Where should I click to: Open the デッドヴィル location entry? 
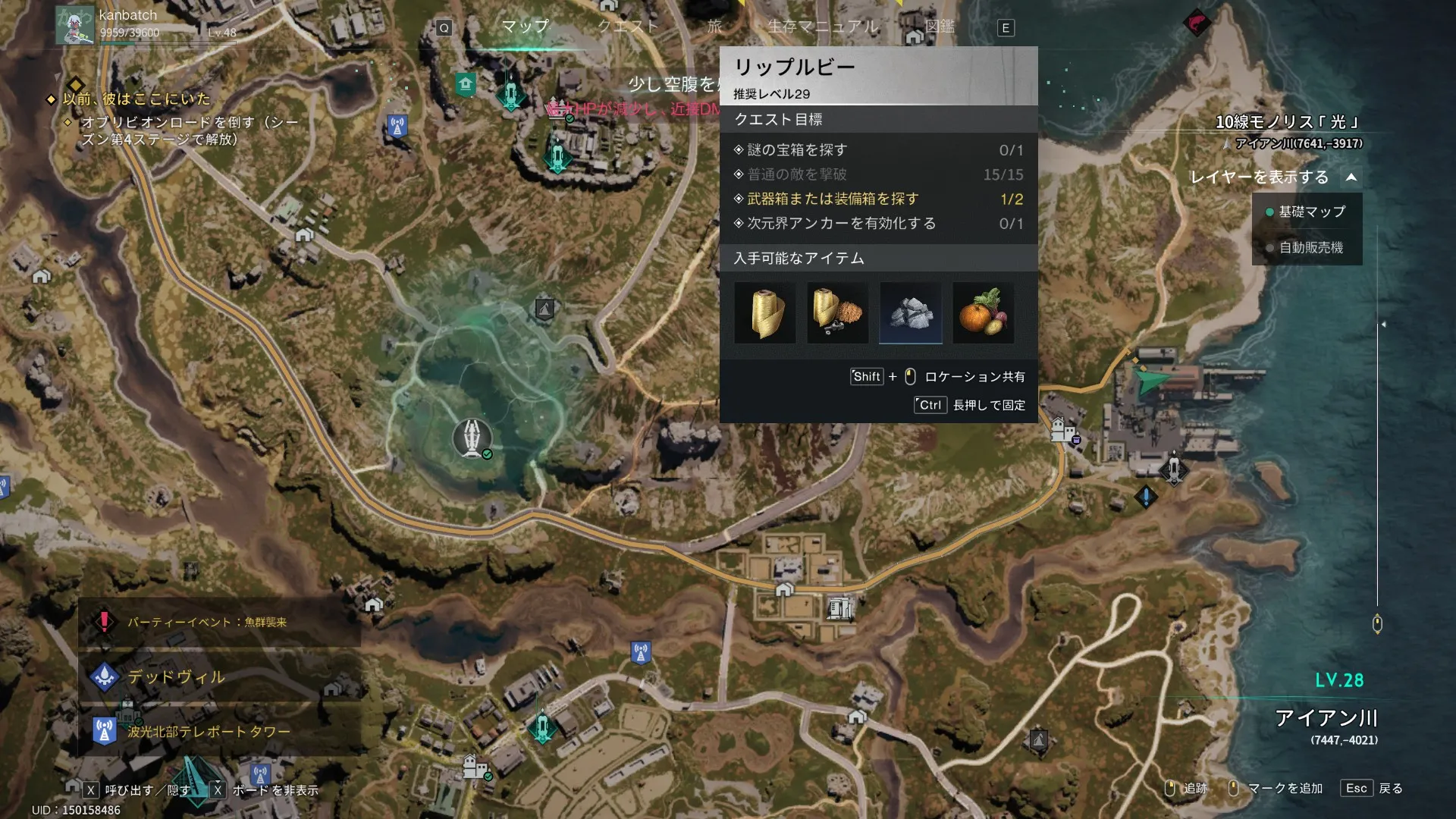[x=176, y=676]
